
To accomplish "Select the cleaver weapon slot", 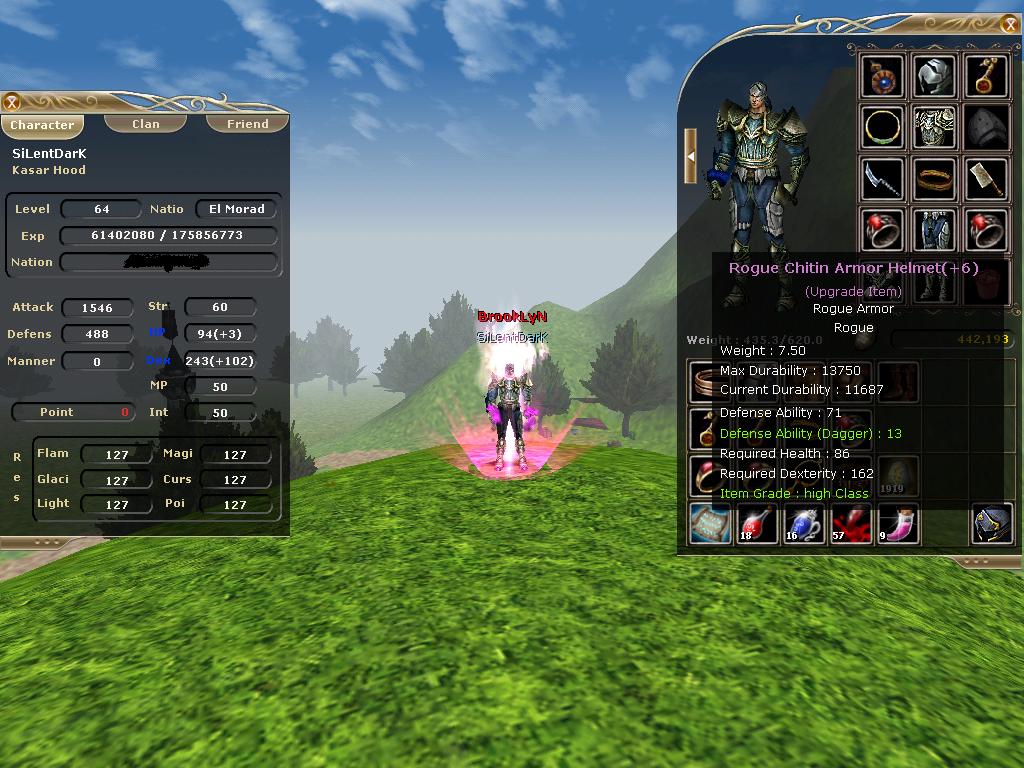I will [x=987, y=179].
